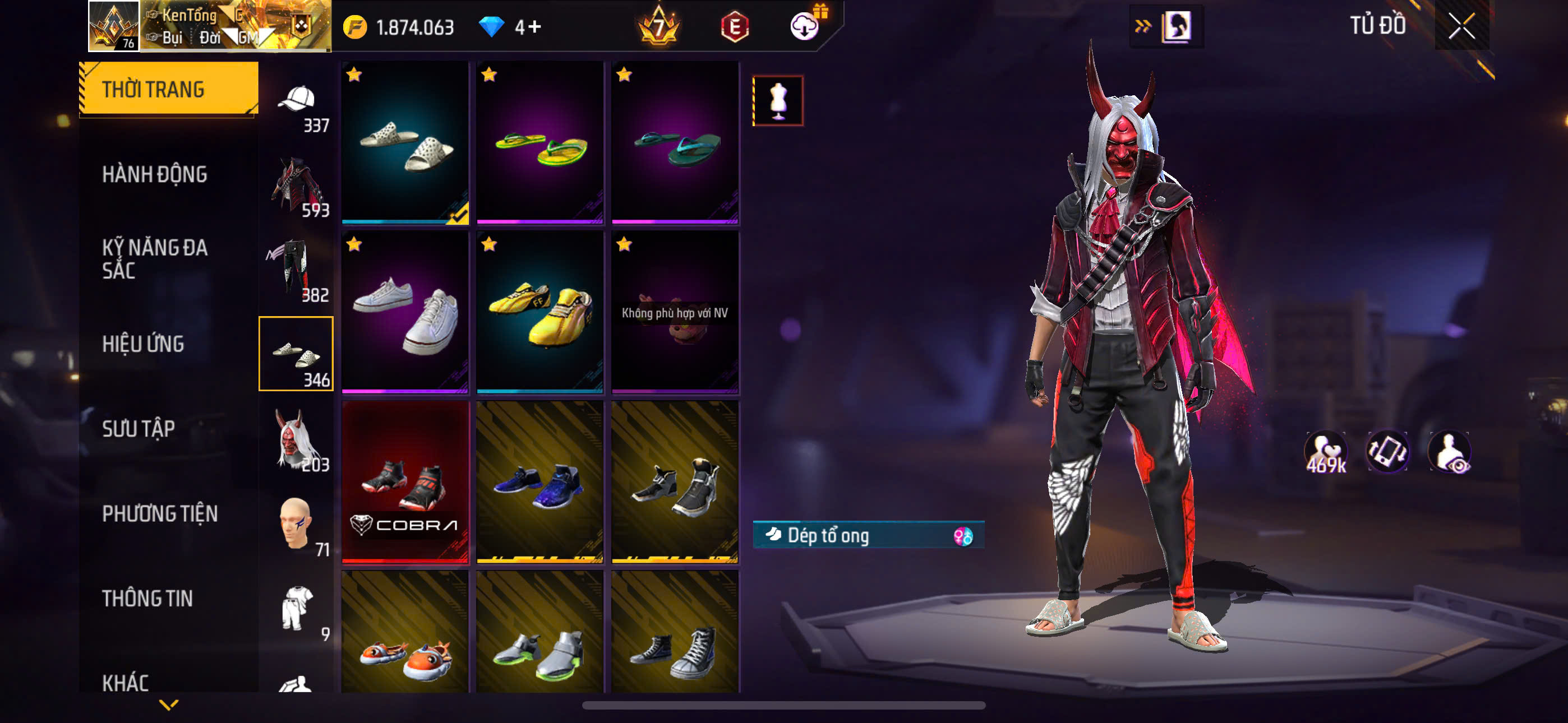Open the THÔNG TIN tab
Image resolution: width=1568 pixels, height=723 pixels.
pyautogui.click(x=147, y=598)
